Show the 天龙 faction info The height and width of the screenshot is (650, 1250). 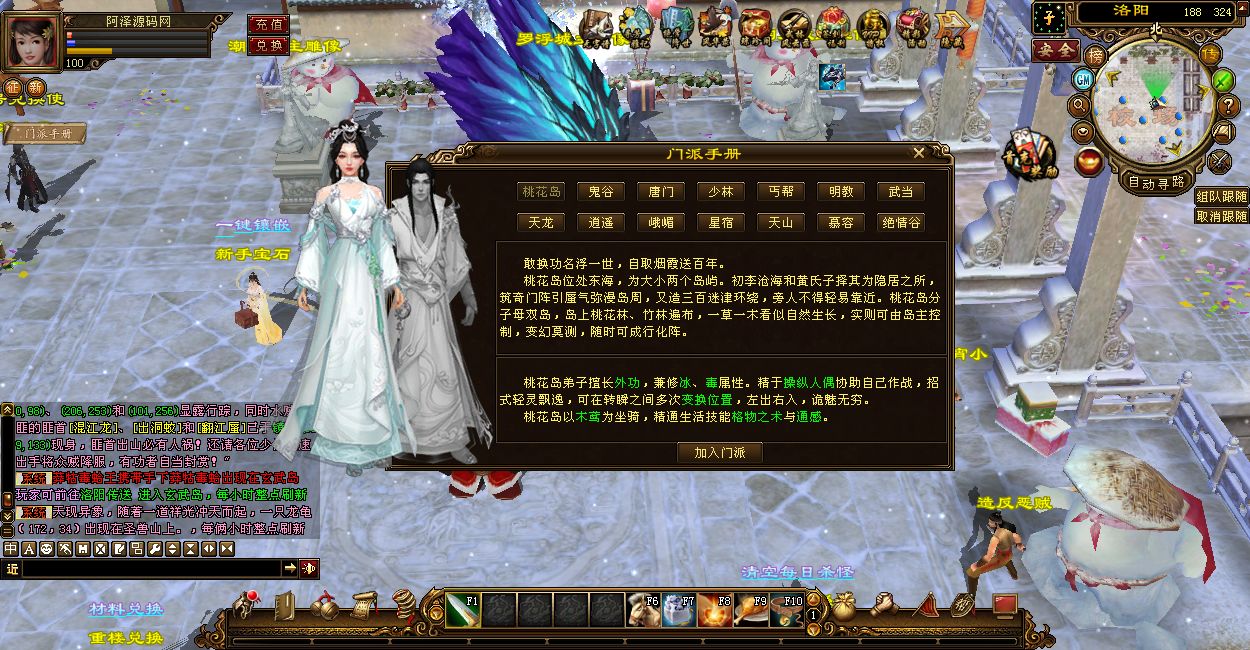pyautogui.click(x=541, y=222)
